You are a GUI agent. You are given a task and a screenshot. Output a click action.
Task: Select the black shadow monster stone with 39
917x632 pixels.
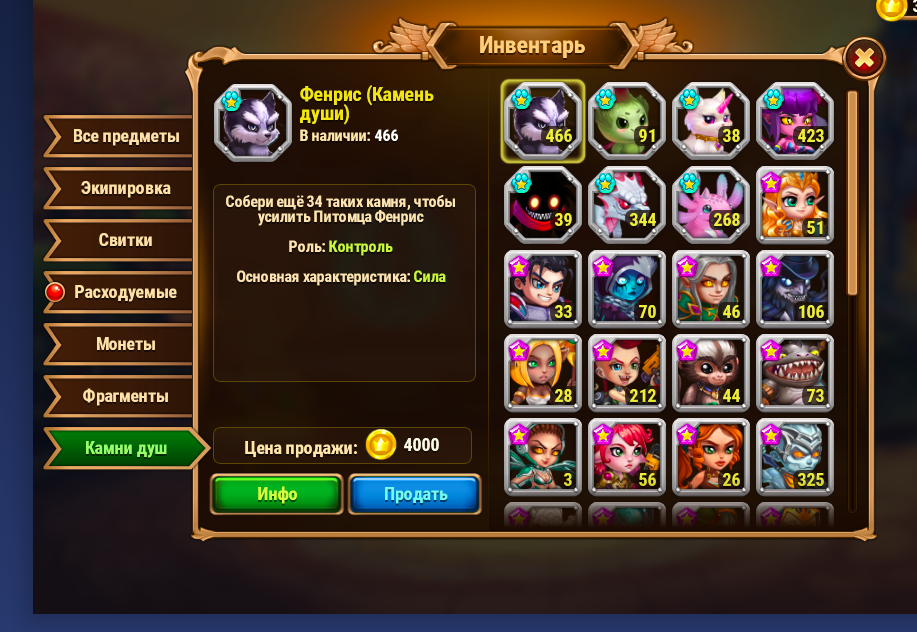click(x=542, y=205)
